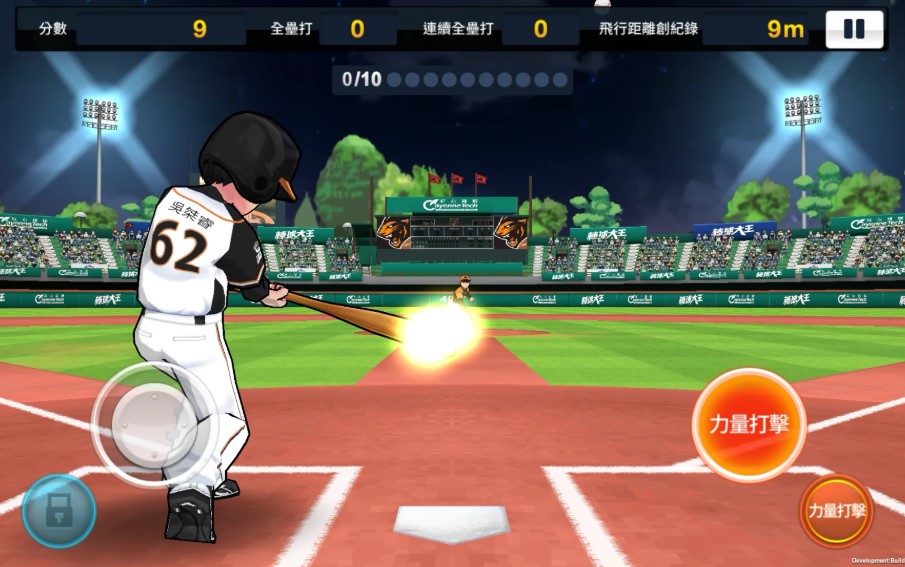
Task: Tap the round white virtual joystick
Action: coord(153,424)
